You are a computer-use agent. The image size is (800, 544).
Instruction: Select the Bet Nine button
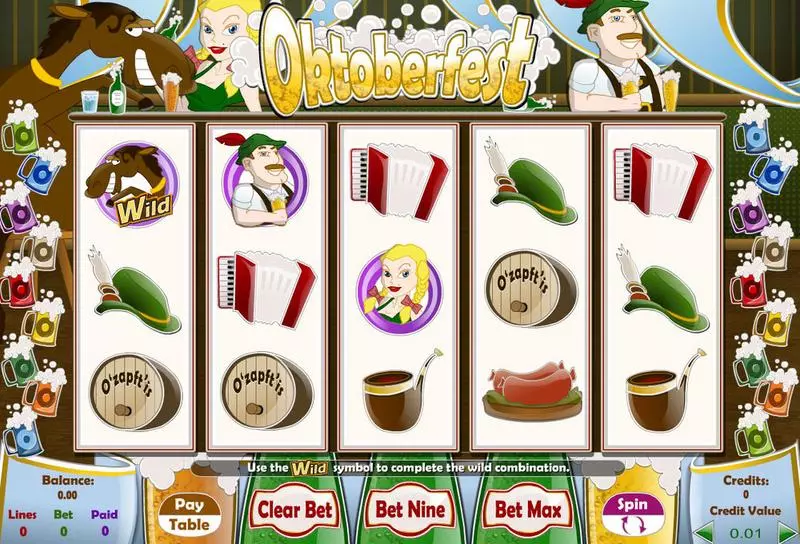pyautogui.click(x=410, y=509)
